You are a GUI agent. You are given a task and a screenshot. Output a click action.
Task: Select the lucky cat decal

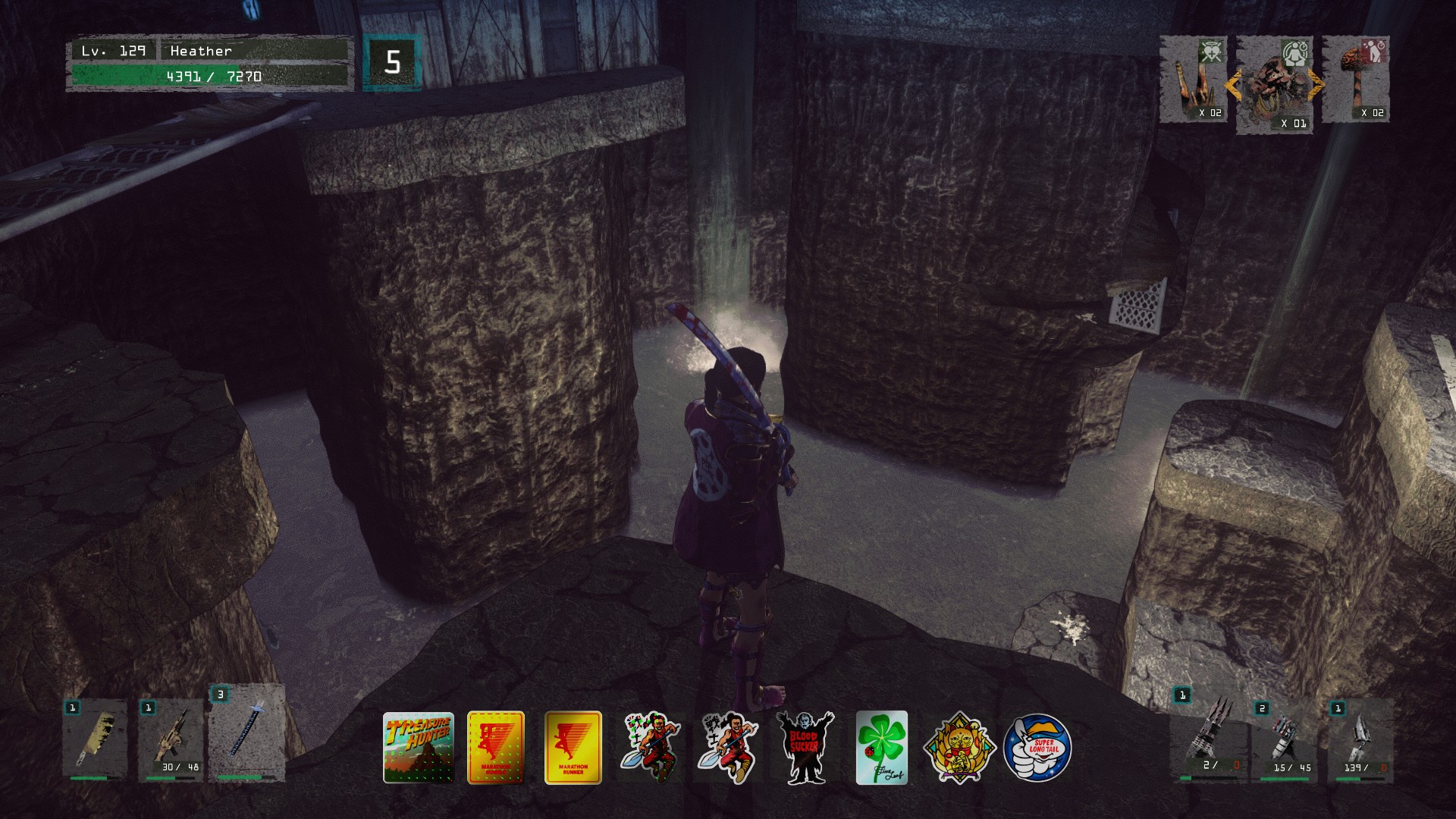click(959, 748)
